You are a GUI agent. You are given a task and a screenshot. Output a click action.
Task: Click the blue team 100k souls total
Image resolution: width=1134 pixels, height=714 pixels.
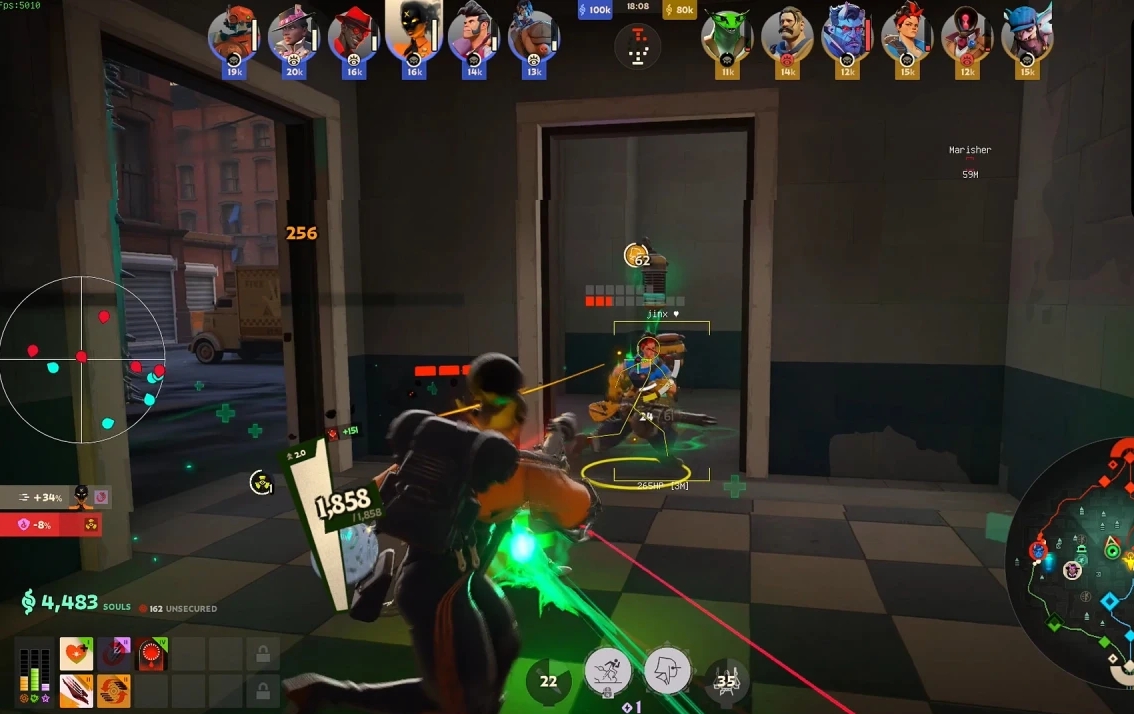coord(595,10)
